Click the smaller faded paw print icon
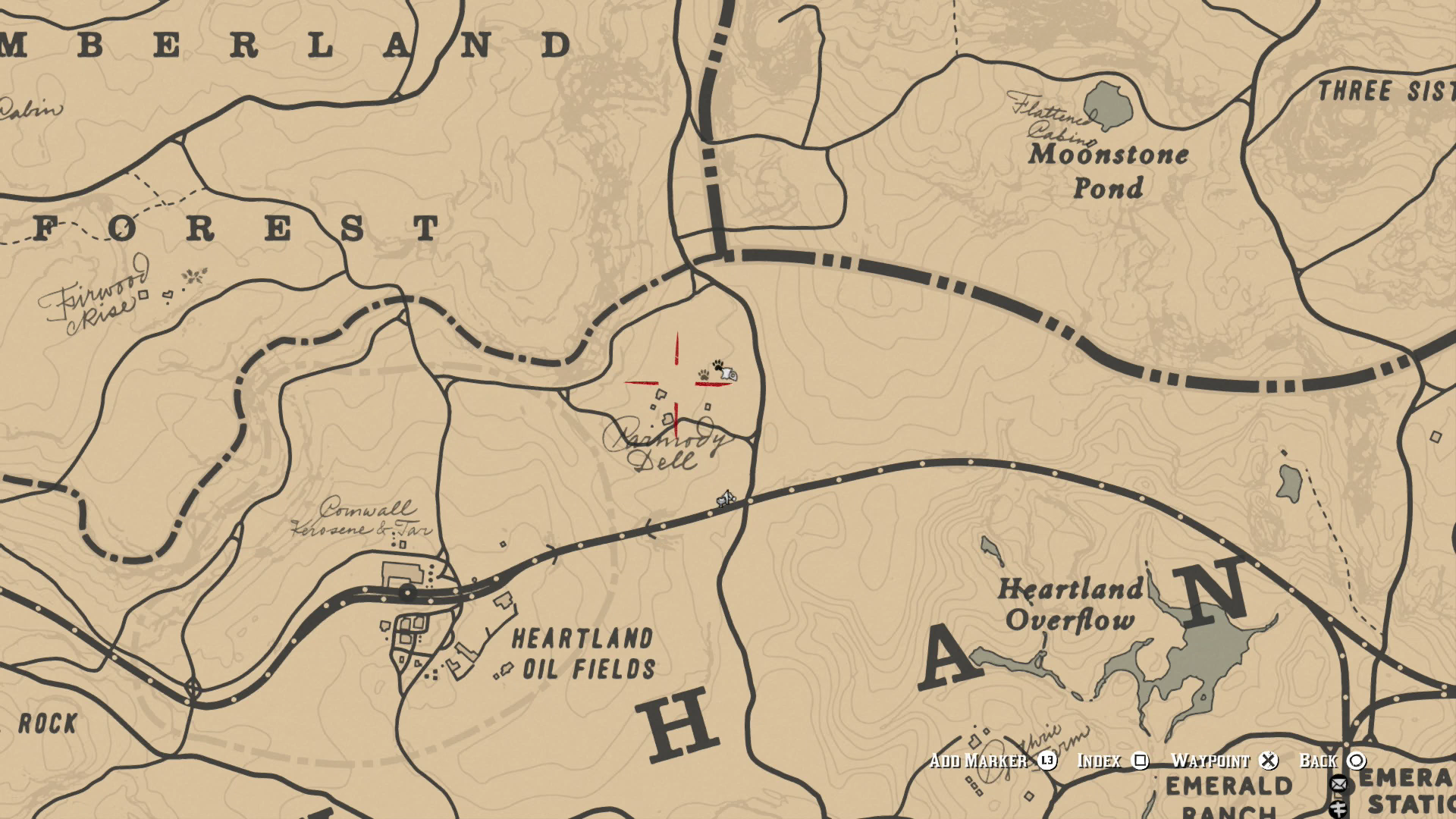 pyautogui.click(x=704, y=375)
